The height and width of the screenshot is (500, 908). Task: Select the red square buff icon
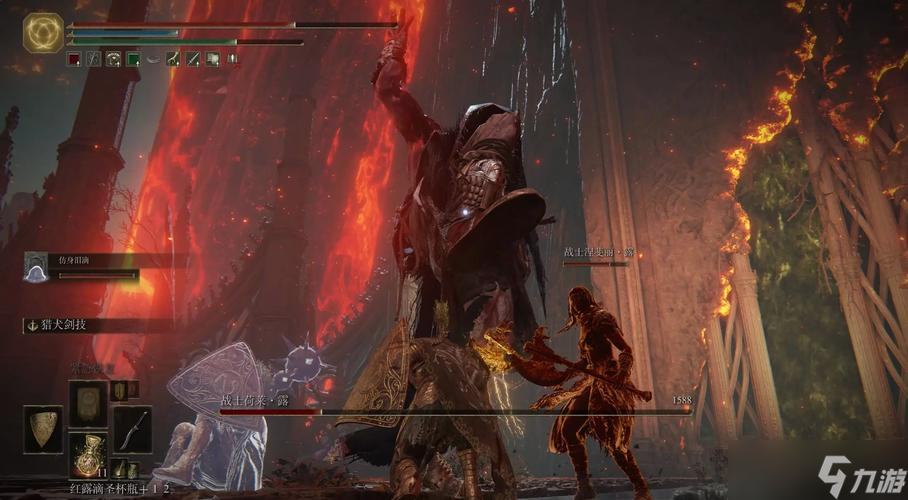click(74, 60)
